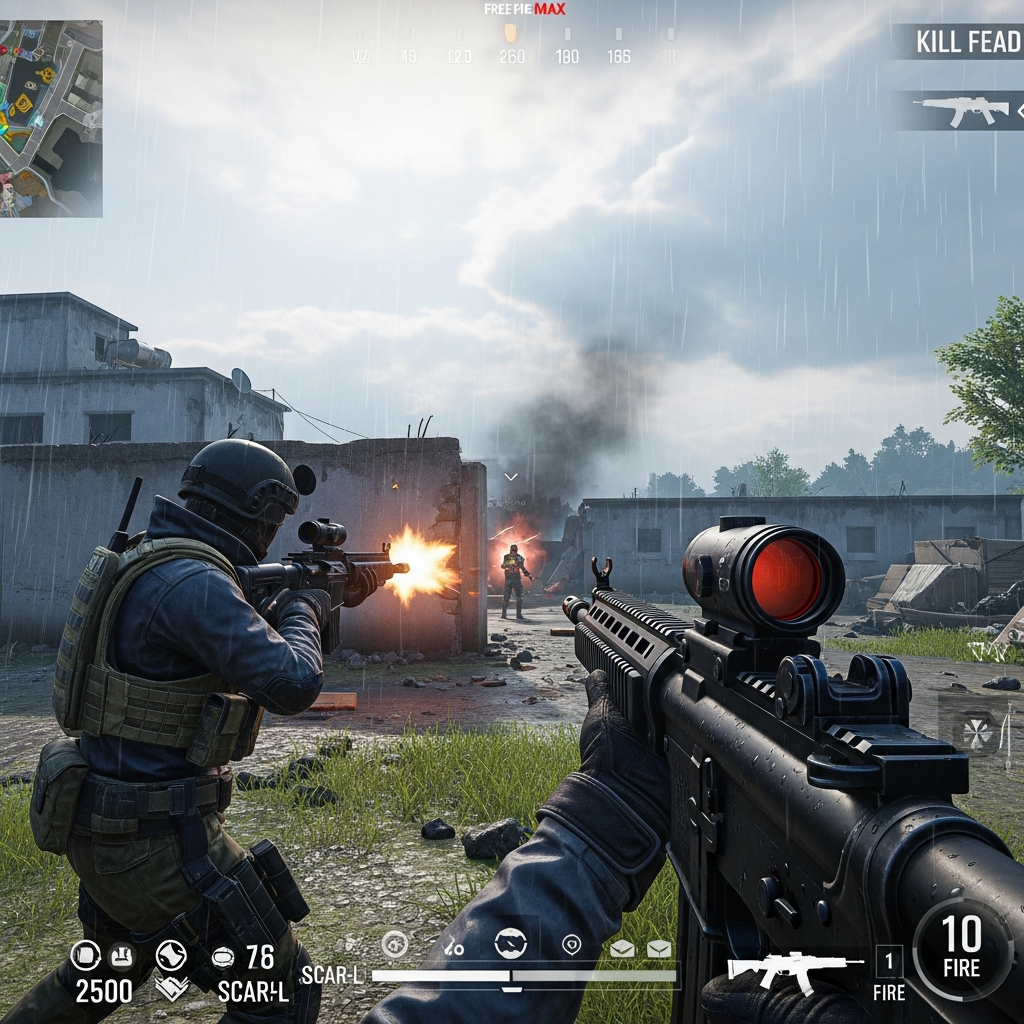Choose weapon slot 1 box
This screenshot has height=1024, width=1024.
click(x=888, y=961)
